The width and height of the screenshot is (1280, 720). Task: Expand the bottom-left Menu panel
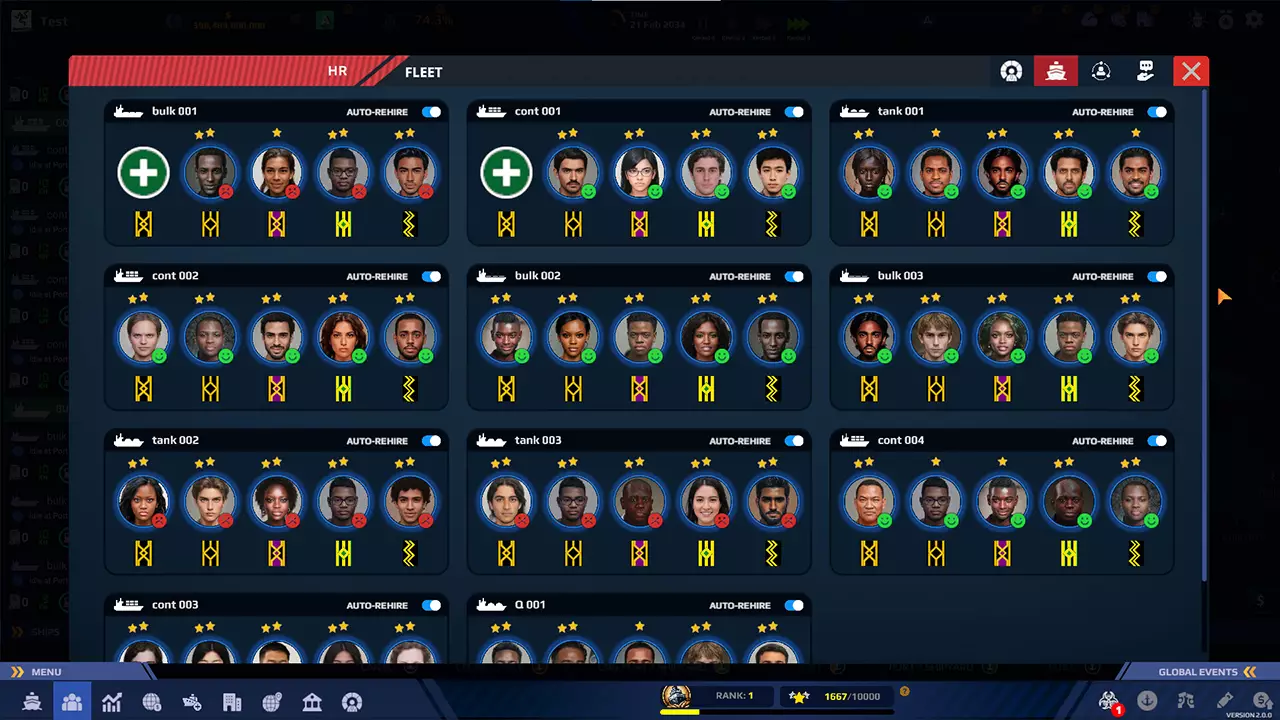click(40, 672)
